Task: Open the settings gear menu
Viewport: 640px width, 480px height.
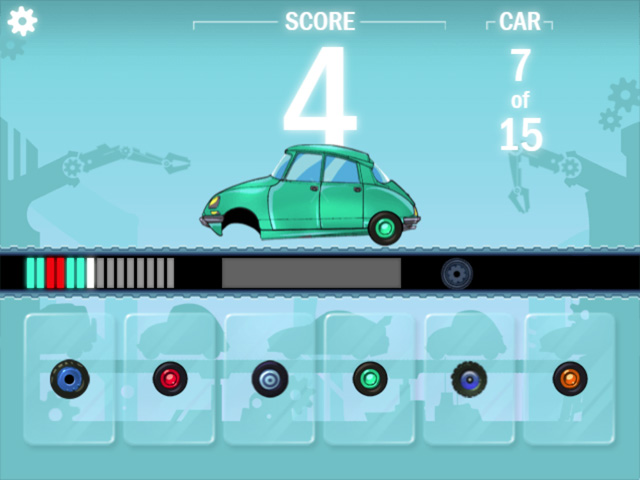Action: point(22,21)
